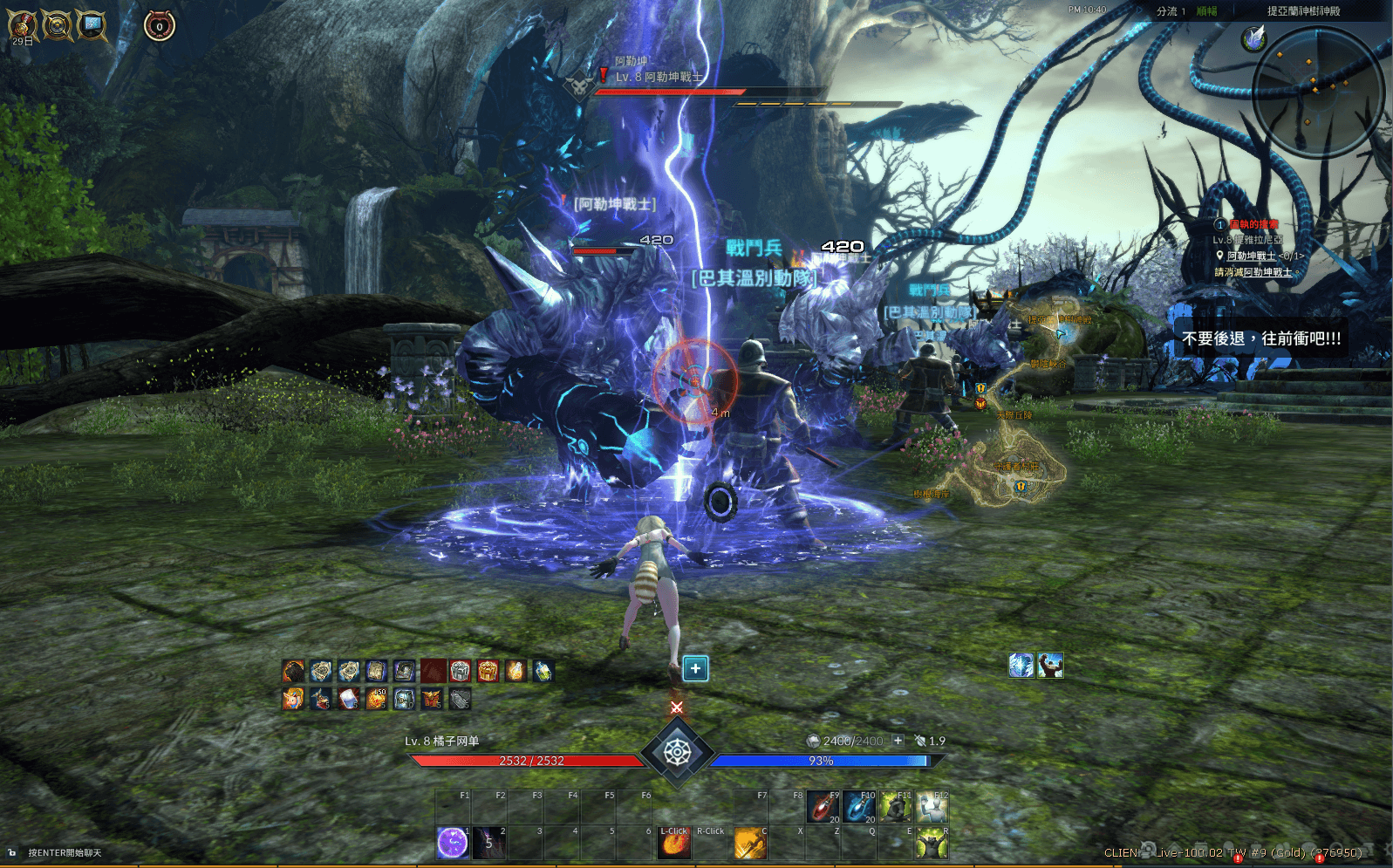Activate the green bear skill on the R slot

[x=932, y=843]
